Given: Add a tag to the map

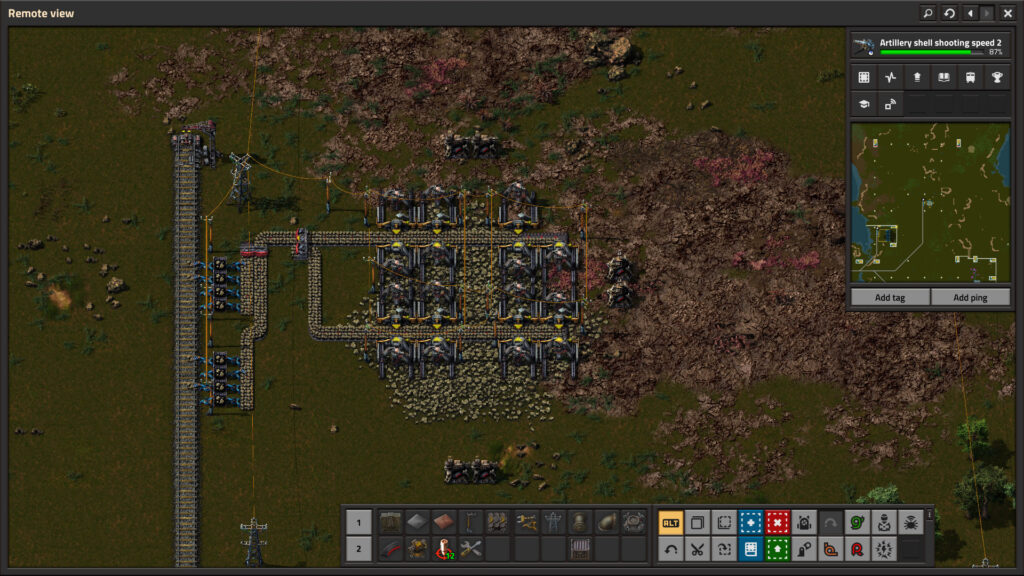Looking at the screenshot, I should [x=889, y=297].
